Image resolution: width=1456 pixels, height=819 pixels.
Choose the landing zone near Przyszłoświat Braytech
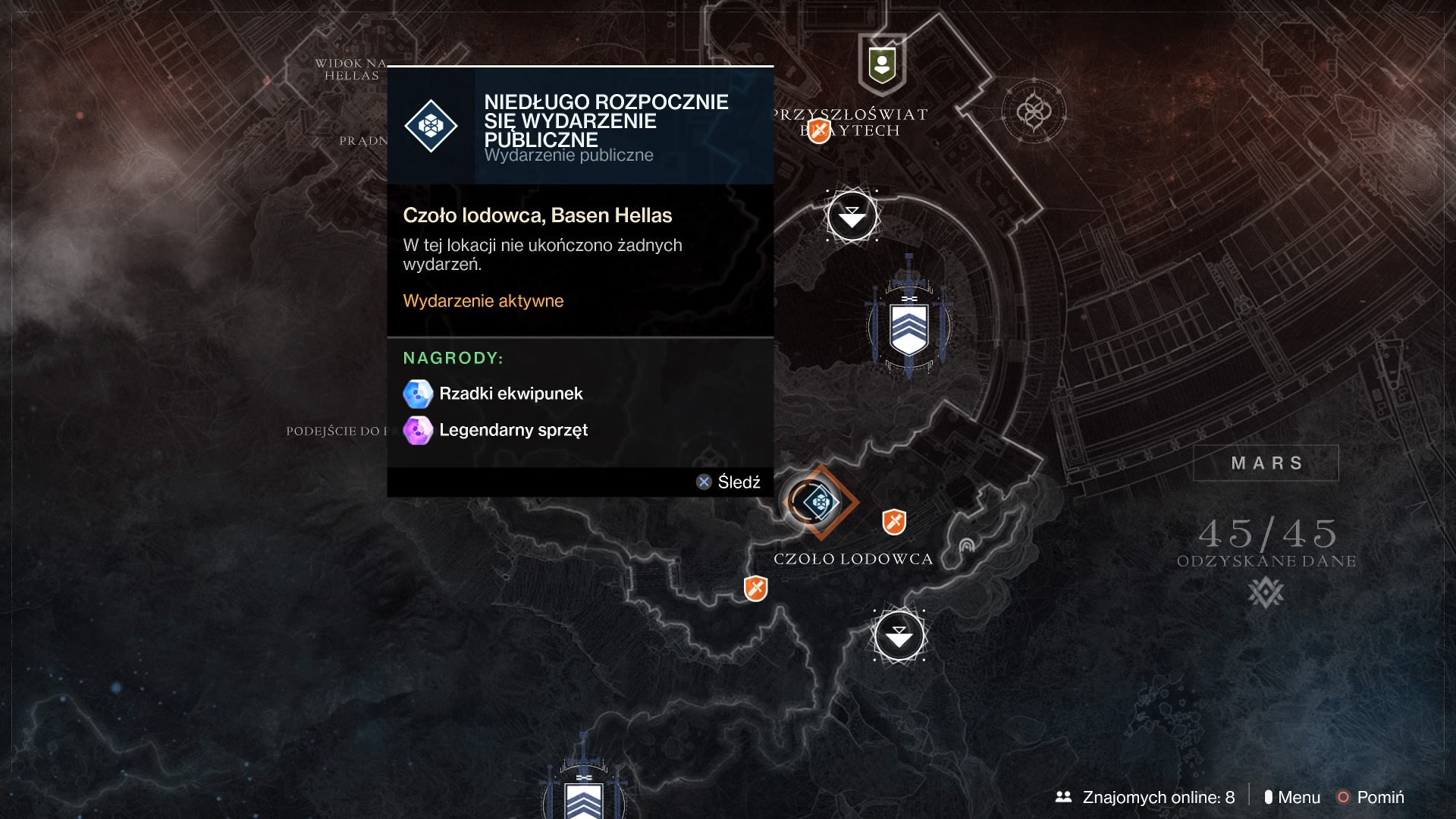point(852,216)
